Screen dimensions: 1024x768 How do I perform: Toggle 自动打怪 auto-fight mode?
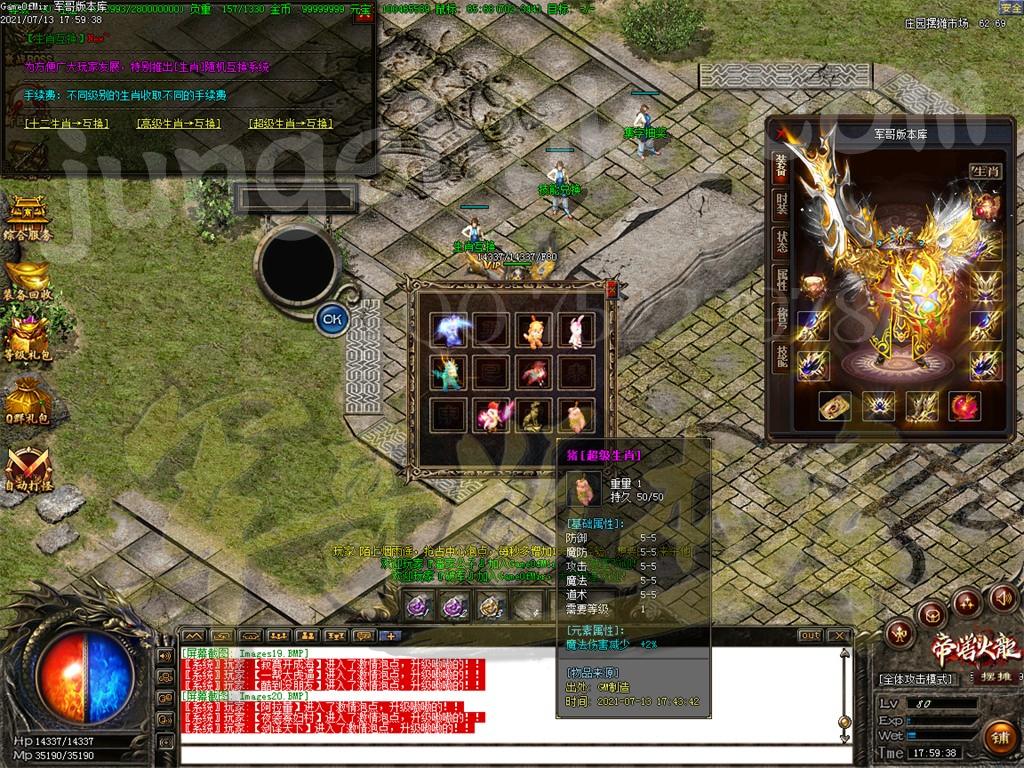[x=27, y=468]
